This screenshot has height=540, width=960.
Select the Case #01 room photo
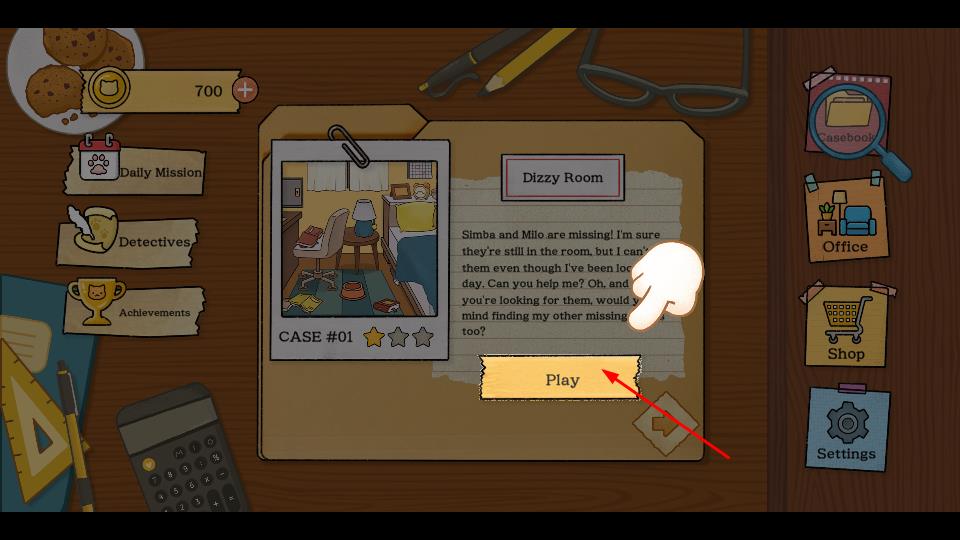click(359, 240)
